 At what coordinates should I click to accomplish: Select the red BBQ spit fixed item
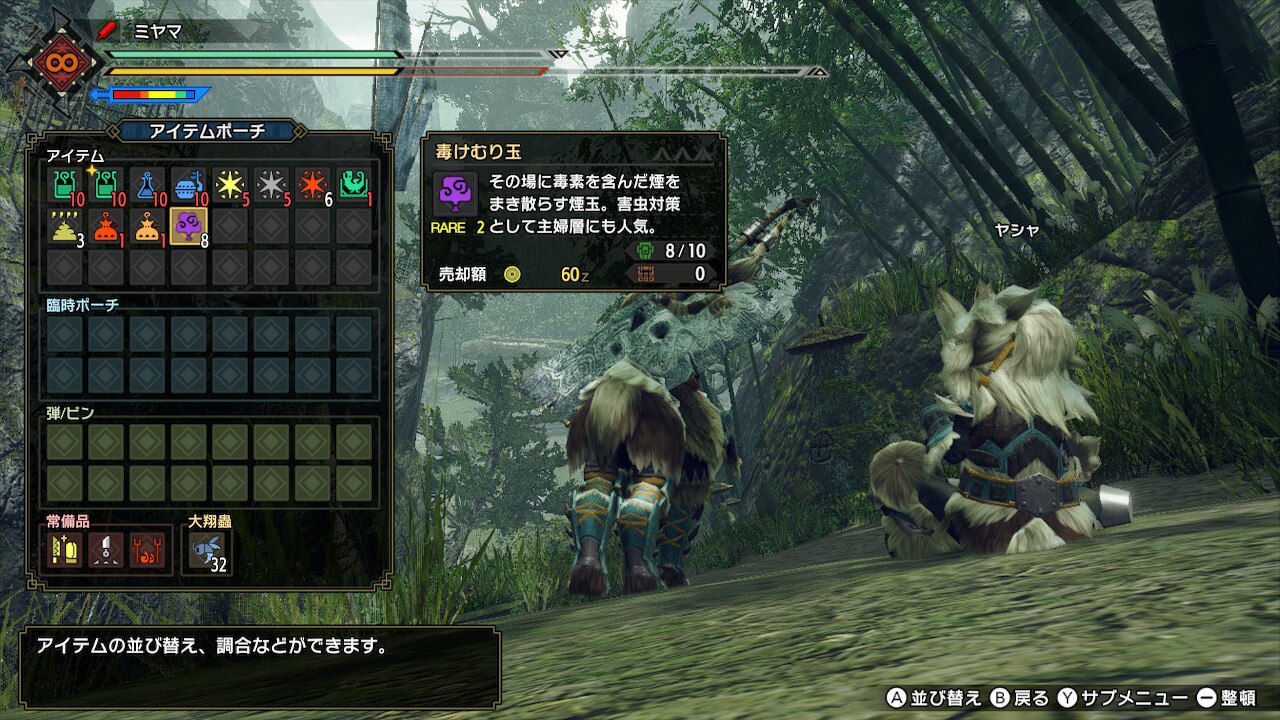pos(147,548)
